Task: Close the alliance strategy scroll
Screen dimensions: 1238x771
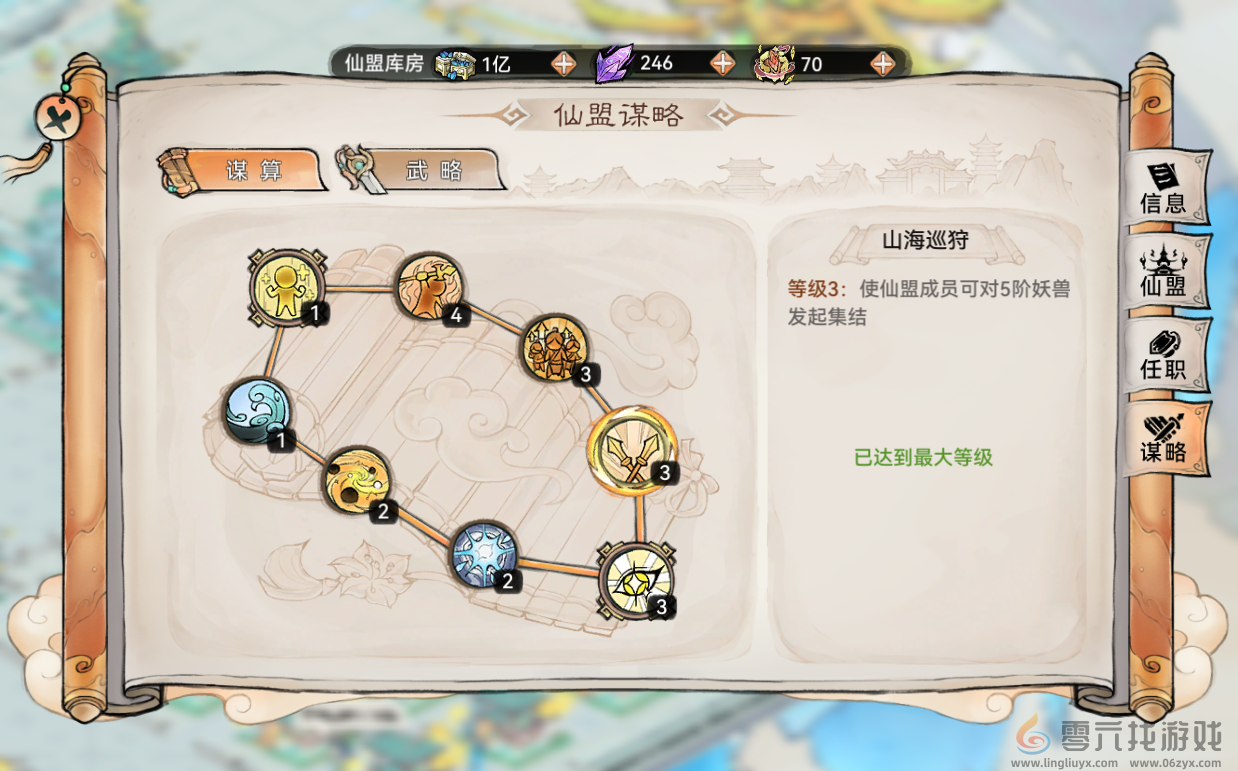Action: pyautogui.click(x=53, y=117)
